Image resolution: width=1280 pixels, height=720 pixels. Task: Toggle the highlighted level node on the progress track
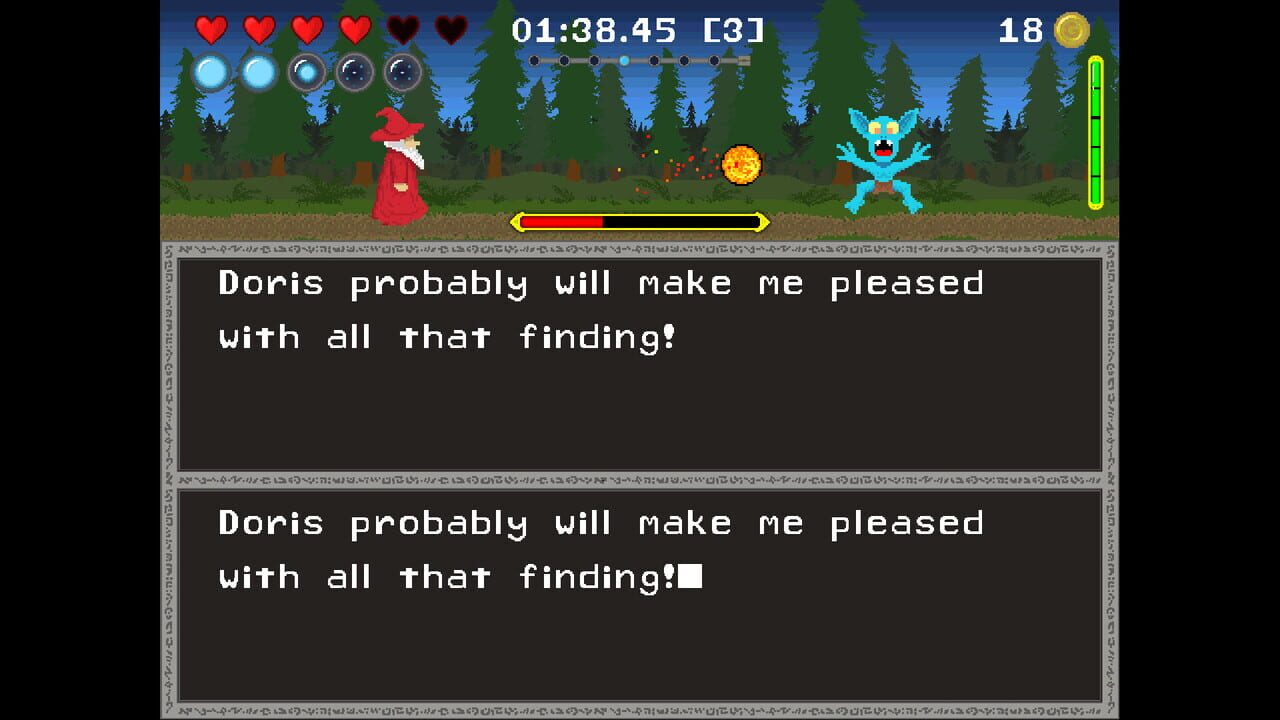[625, 60]
